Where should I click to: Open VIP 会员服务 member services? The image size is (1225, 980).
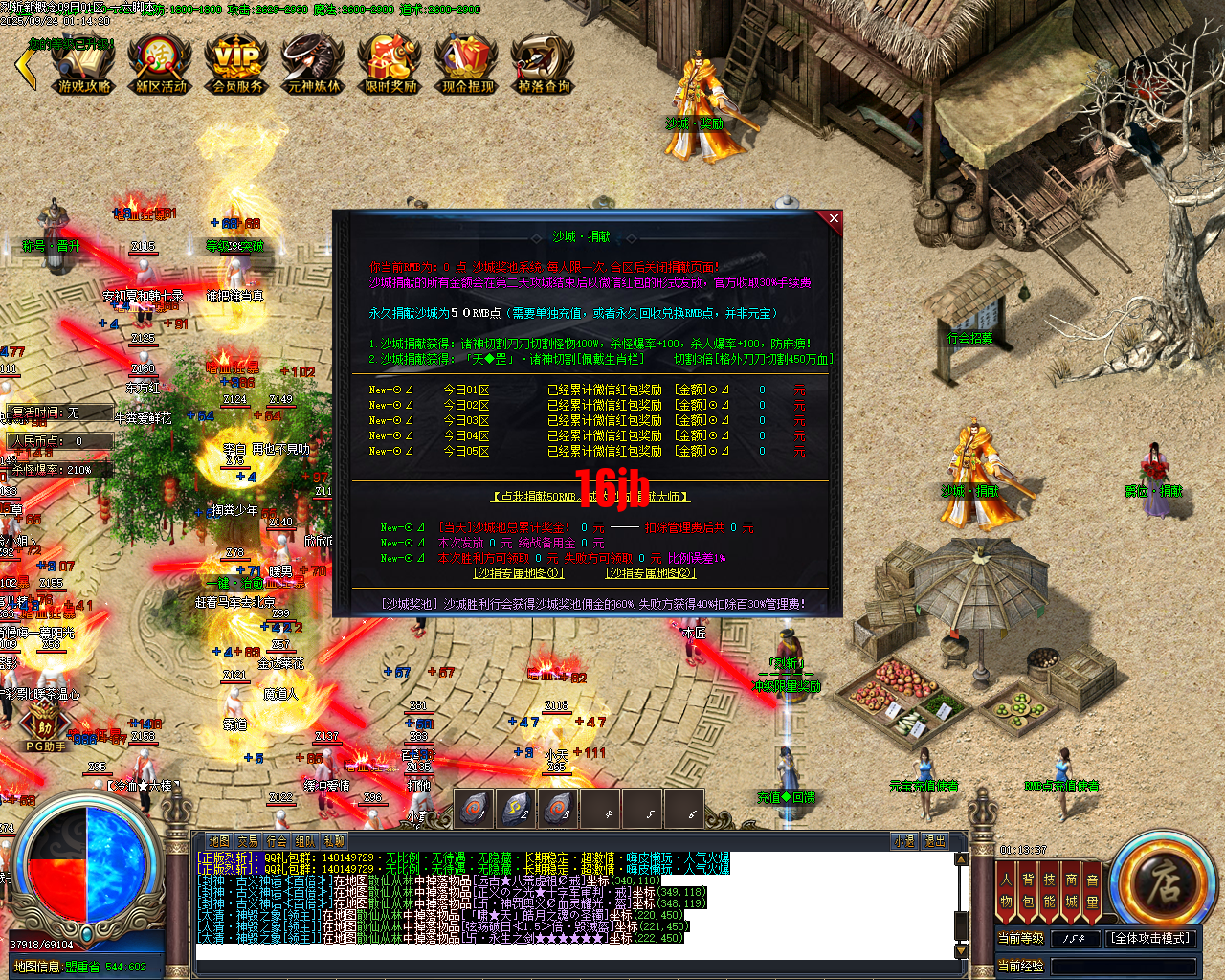235,64
